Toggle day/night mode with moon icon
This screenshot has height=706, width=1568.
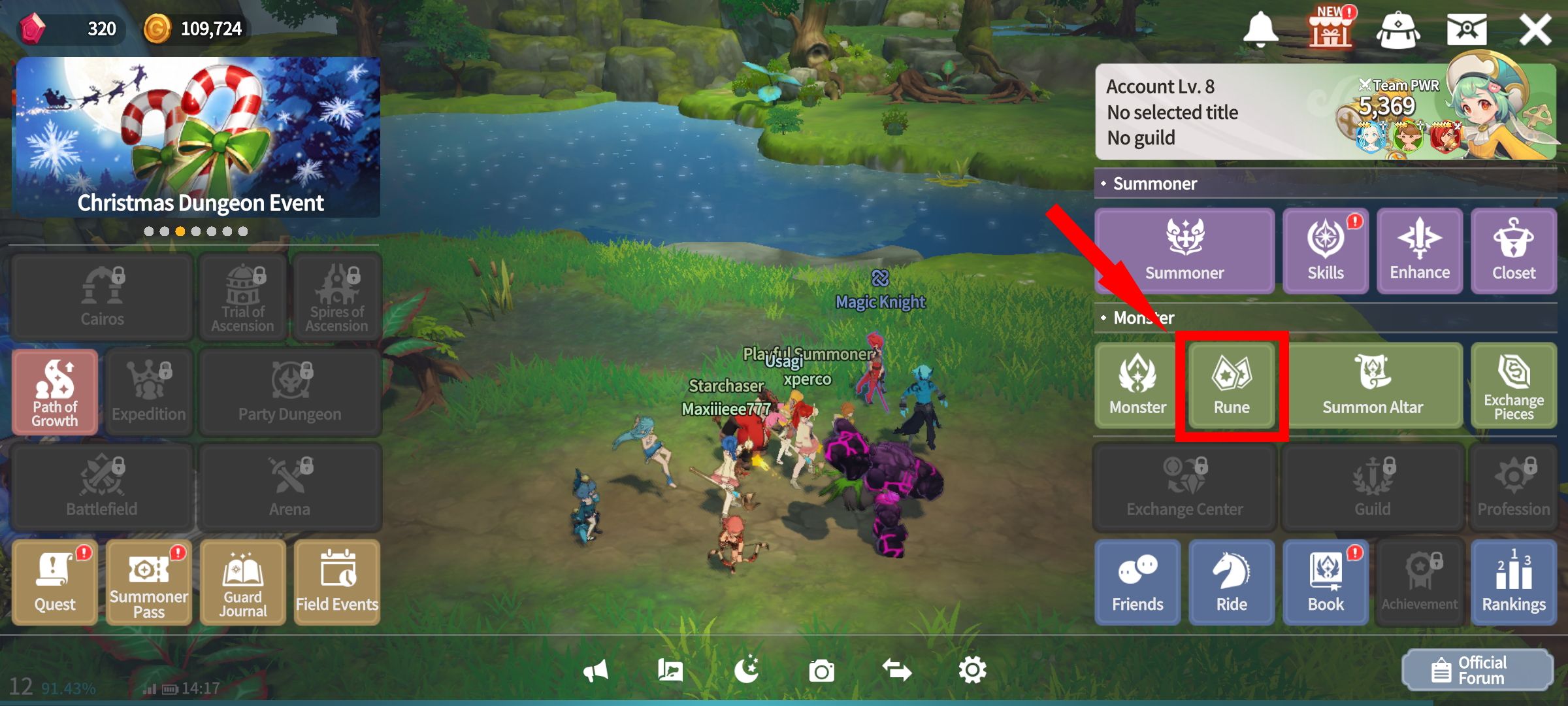pos(748,670)
